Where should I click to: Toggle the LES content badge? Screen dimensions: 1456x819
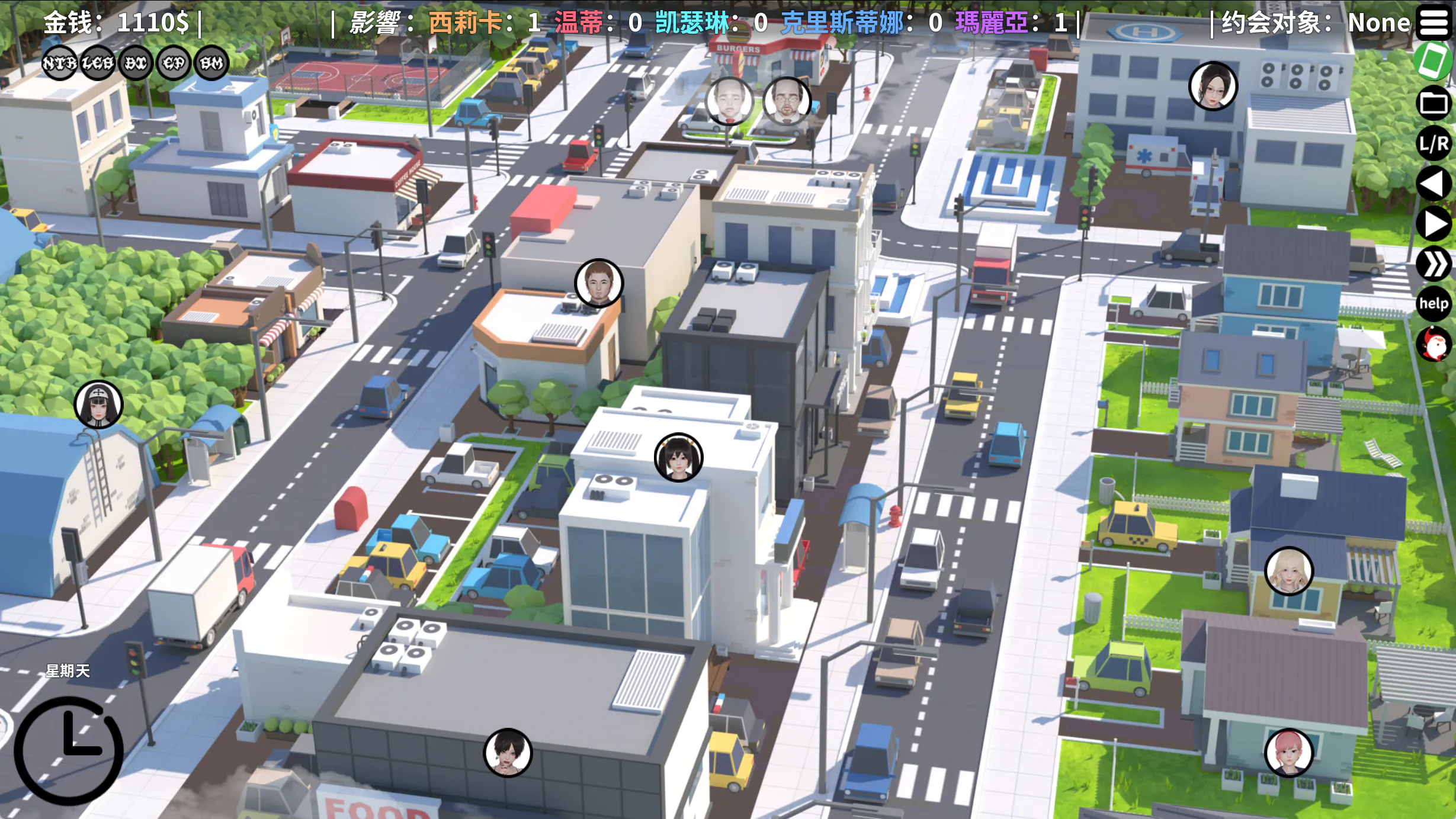click(x=98, y=63)
